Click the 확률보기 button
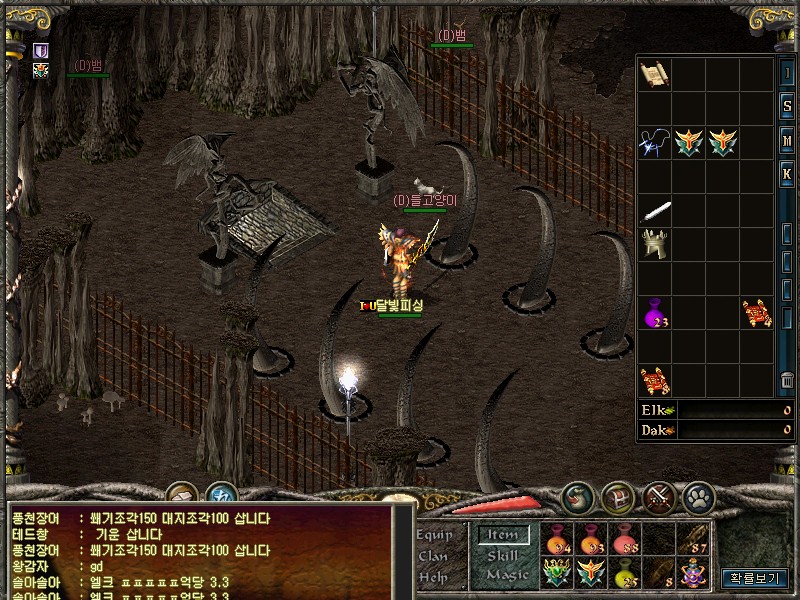Viewport: 800px width, 600px height. click(757, 577)
